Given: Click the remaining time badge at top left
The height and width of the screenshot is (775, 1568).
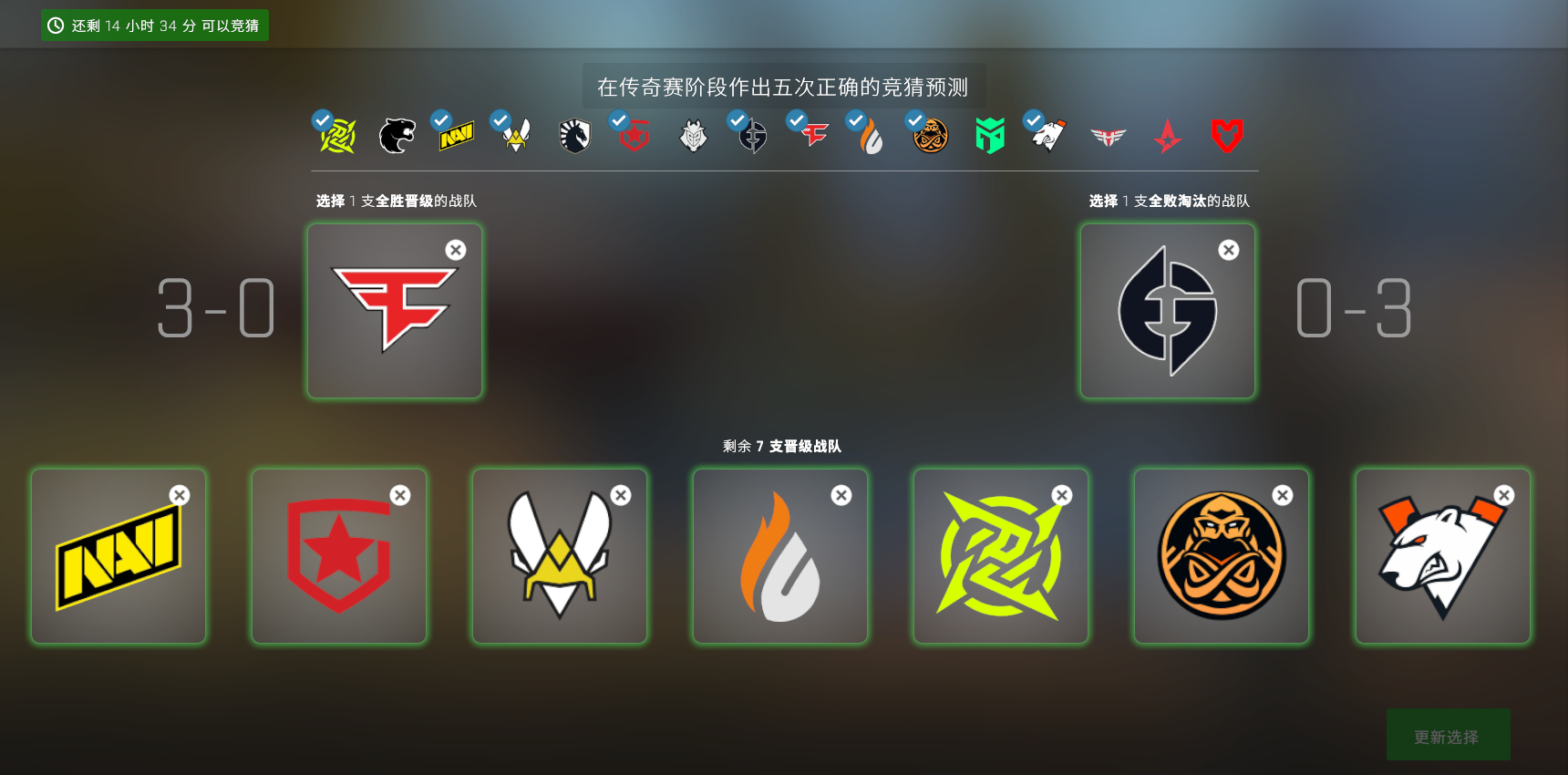Looking at the screenshot, I should 154,25.
